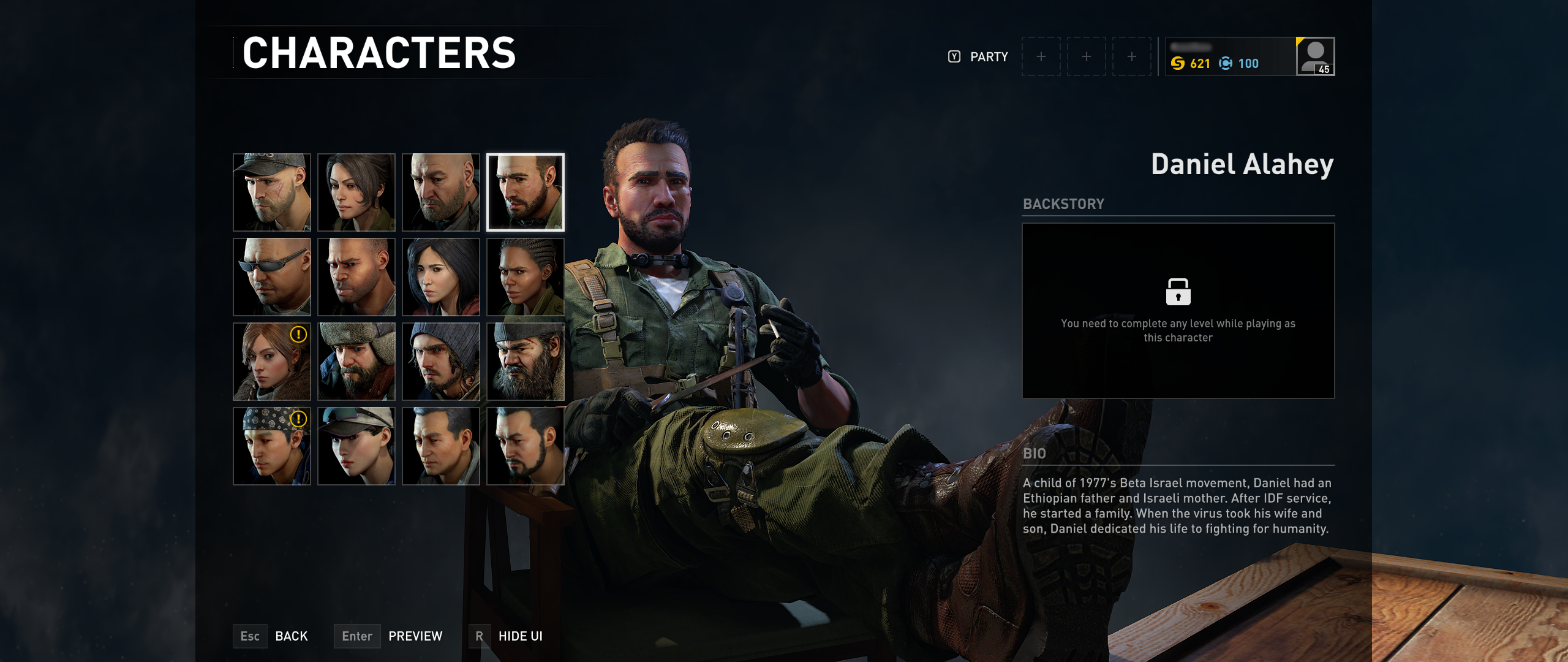Image resolution: width=1568 pixels, height=662 pixels.
Task: Open the player profile avatar
Action: coord(1315,56)
